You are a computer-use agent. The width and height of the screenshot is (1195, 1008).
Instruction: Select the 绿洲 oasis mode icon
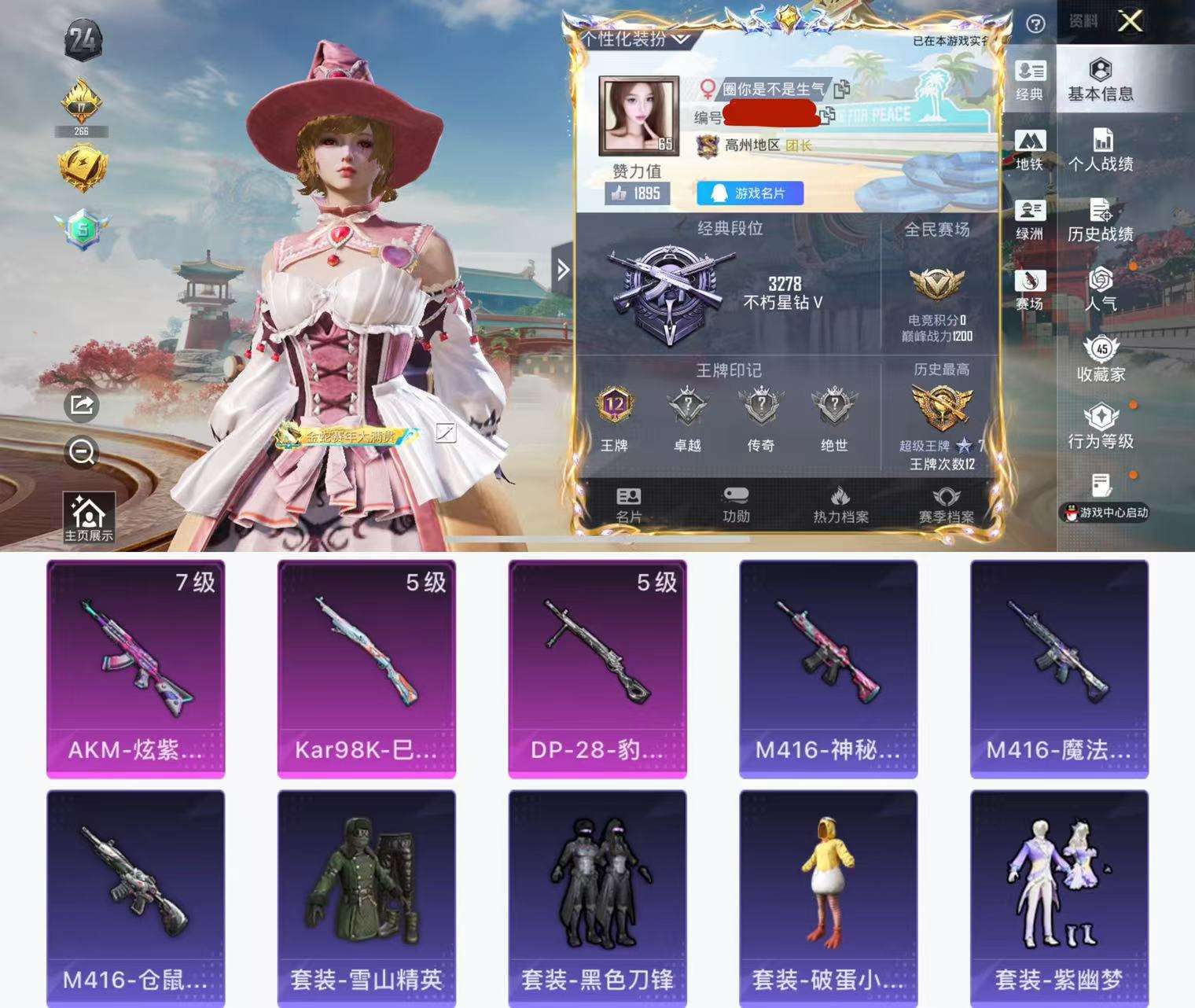(1030, 219)
